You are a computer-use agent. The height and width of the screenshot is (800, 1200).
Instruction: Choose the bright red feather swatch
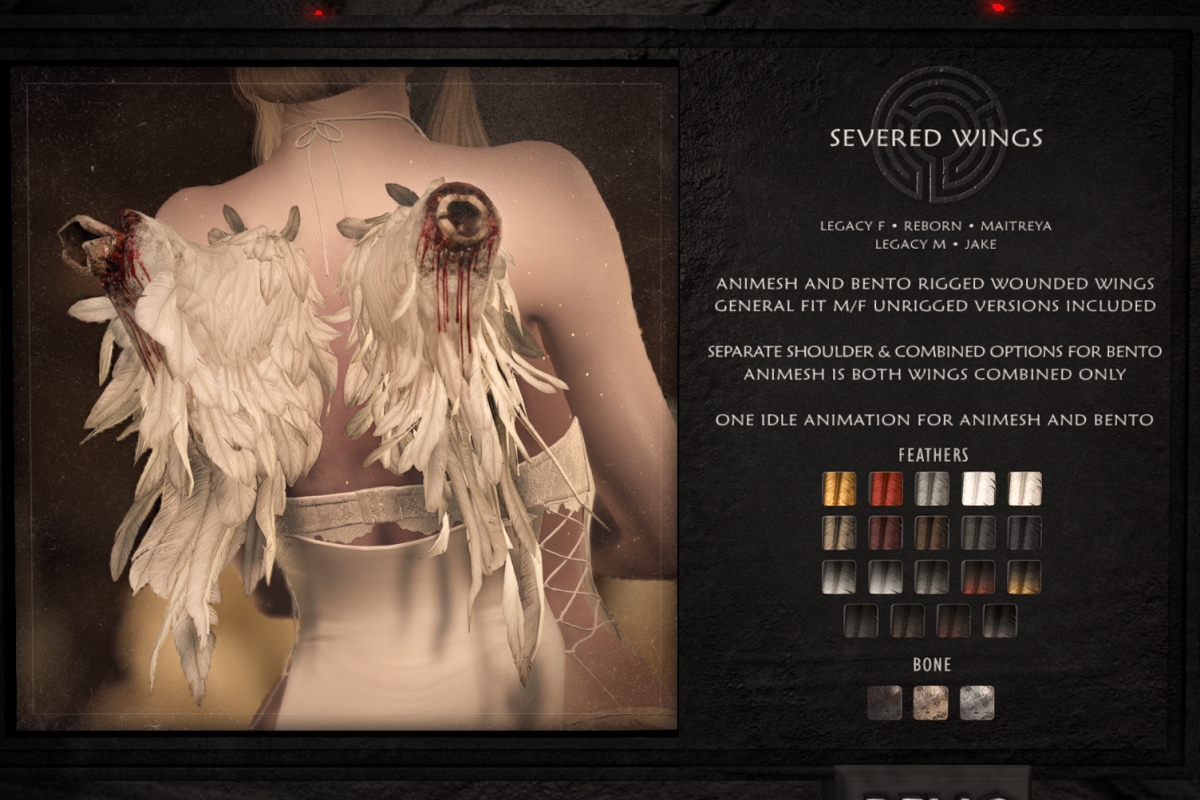(886, 489)
